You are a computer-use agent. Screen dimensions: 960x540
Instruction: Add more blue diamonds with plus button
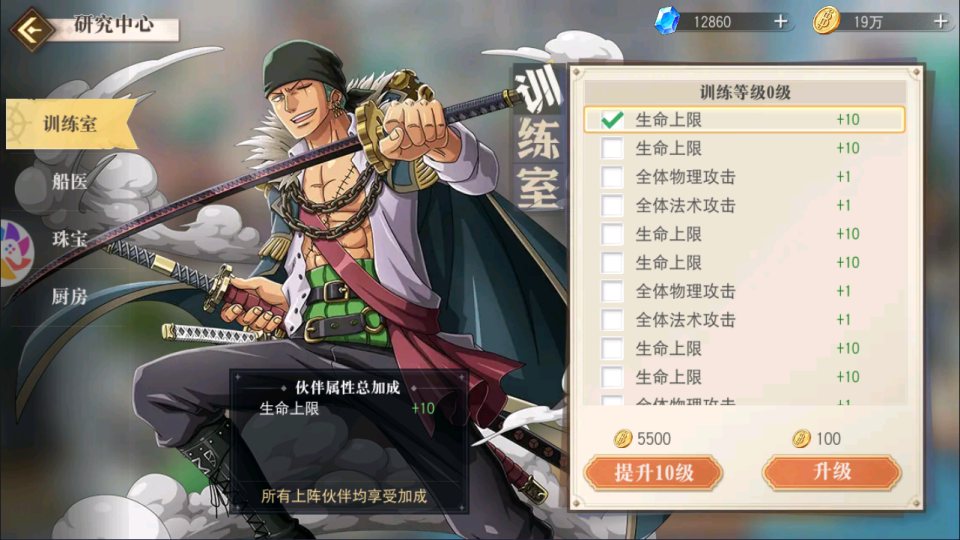pyautogui.click(x=780, y=21)
